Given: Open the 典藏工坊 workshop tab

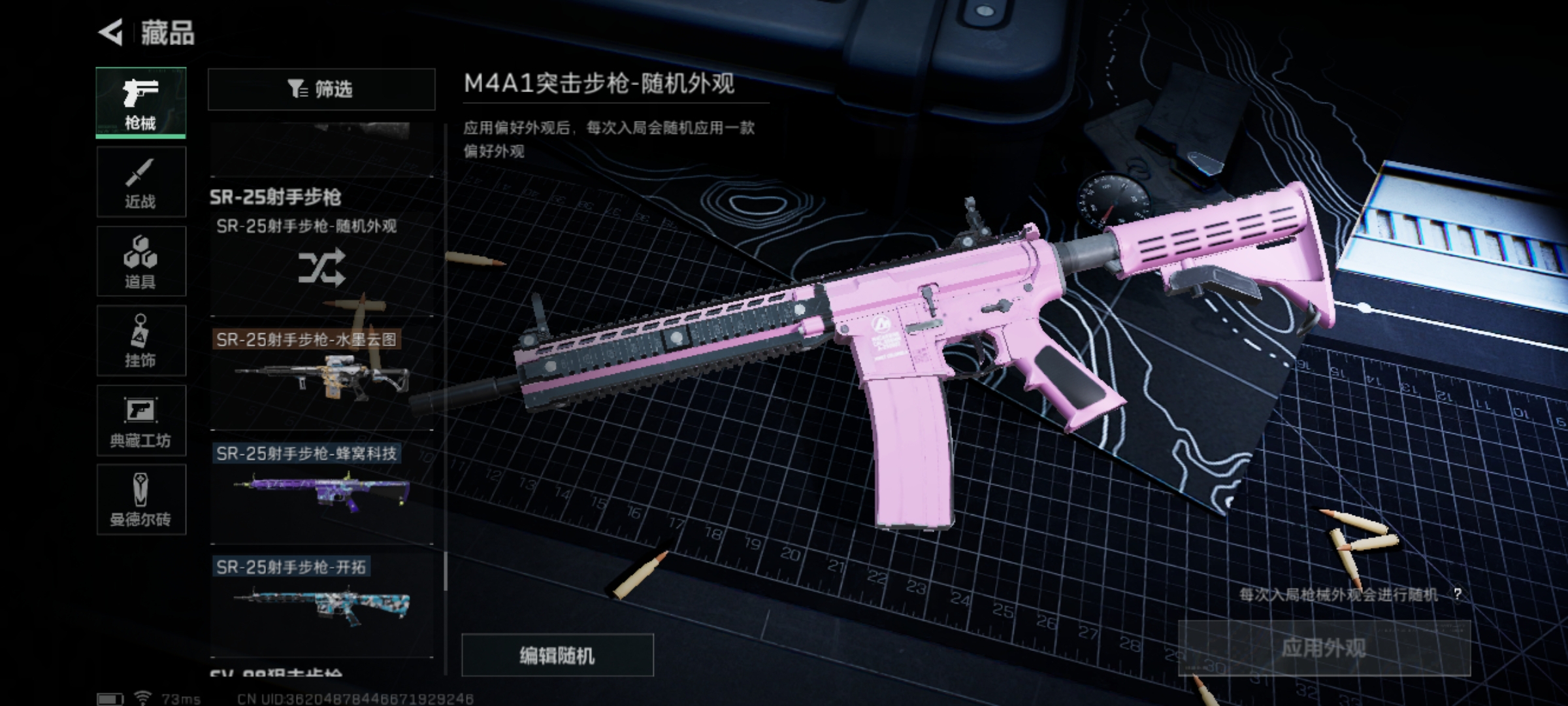Looking at the screenshot, I should coord(140,420).
